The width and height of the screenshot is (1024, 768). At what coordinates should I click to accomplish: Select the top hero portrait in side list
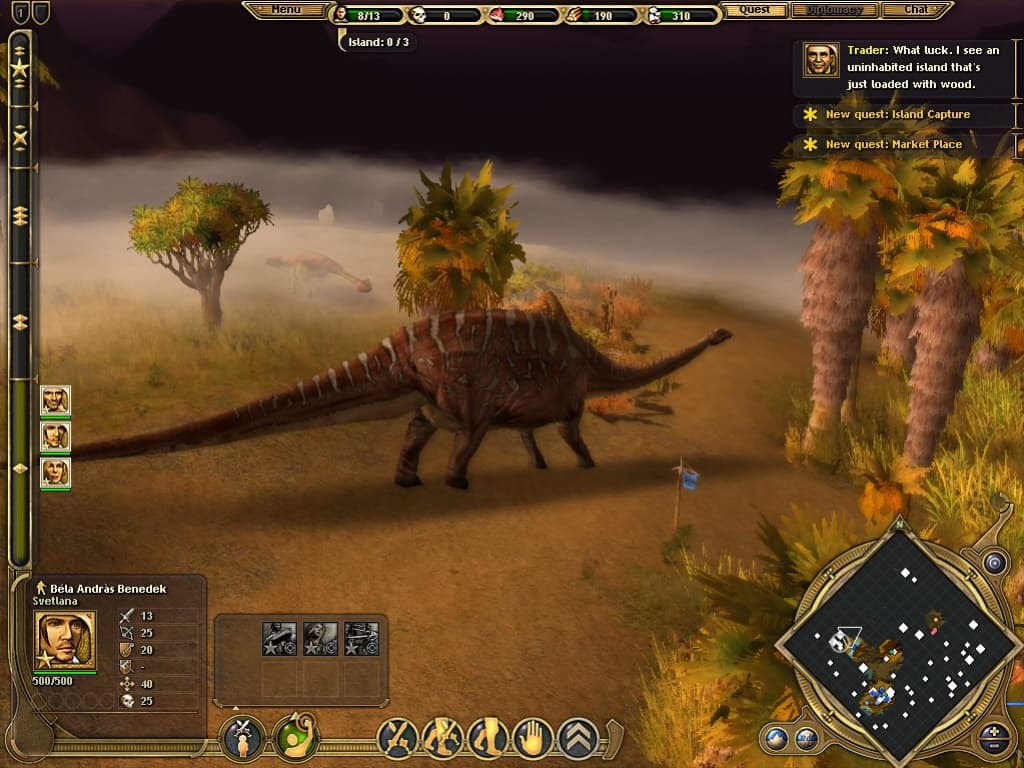[55, 400]
